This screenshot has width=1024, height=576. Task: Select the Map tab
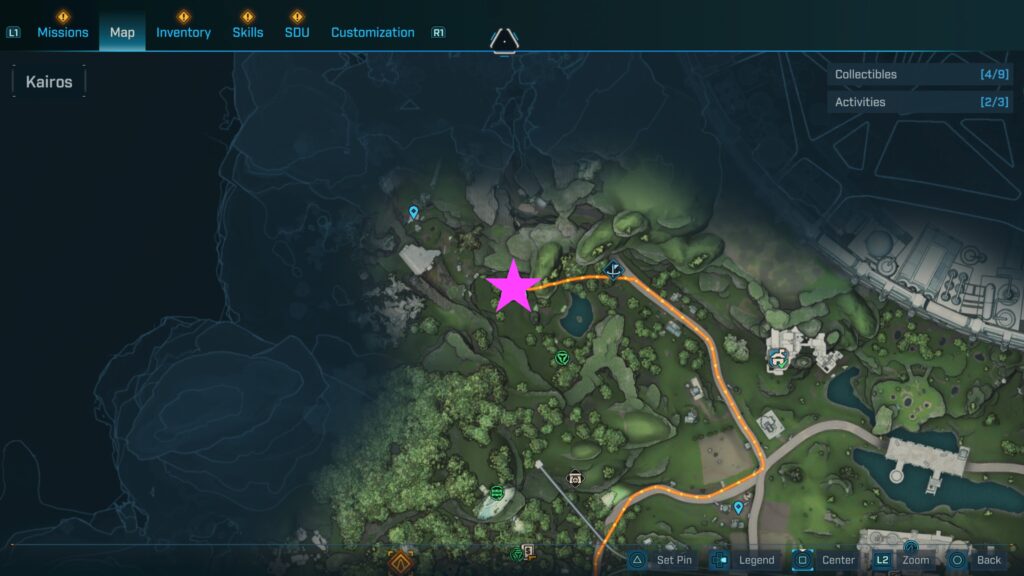click(x=122, y=32)
